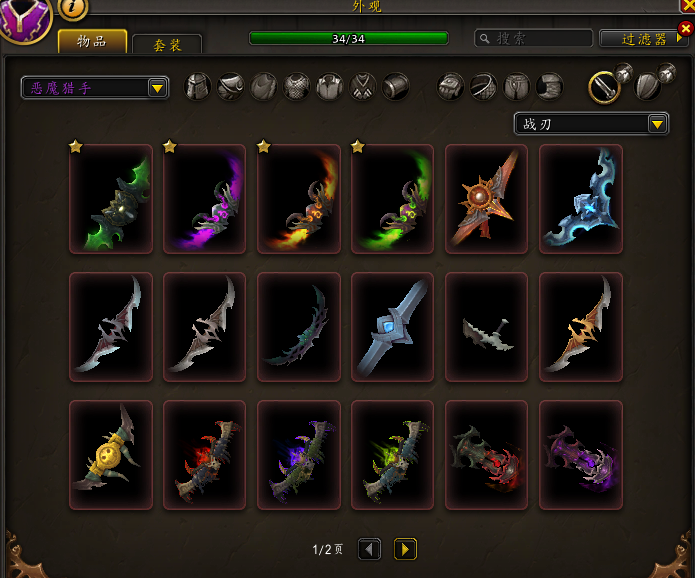Image resolution: width=695 pixels, height=578 pixels.
Task: Switch to the 套装 (Sets) tab
Action: coord(165,45)
